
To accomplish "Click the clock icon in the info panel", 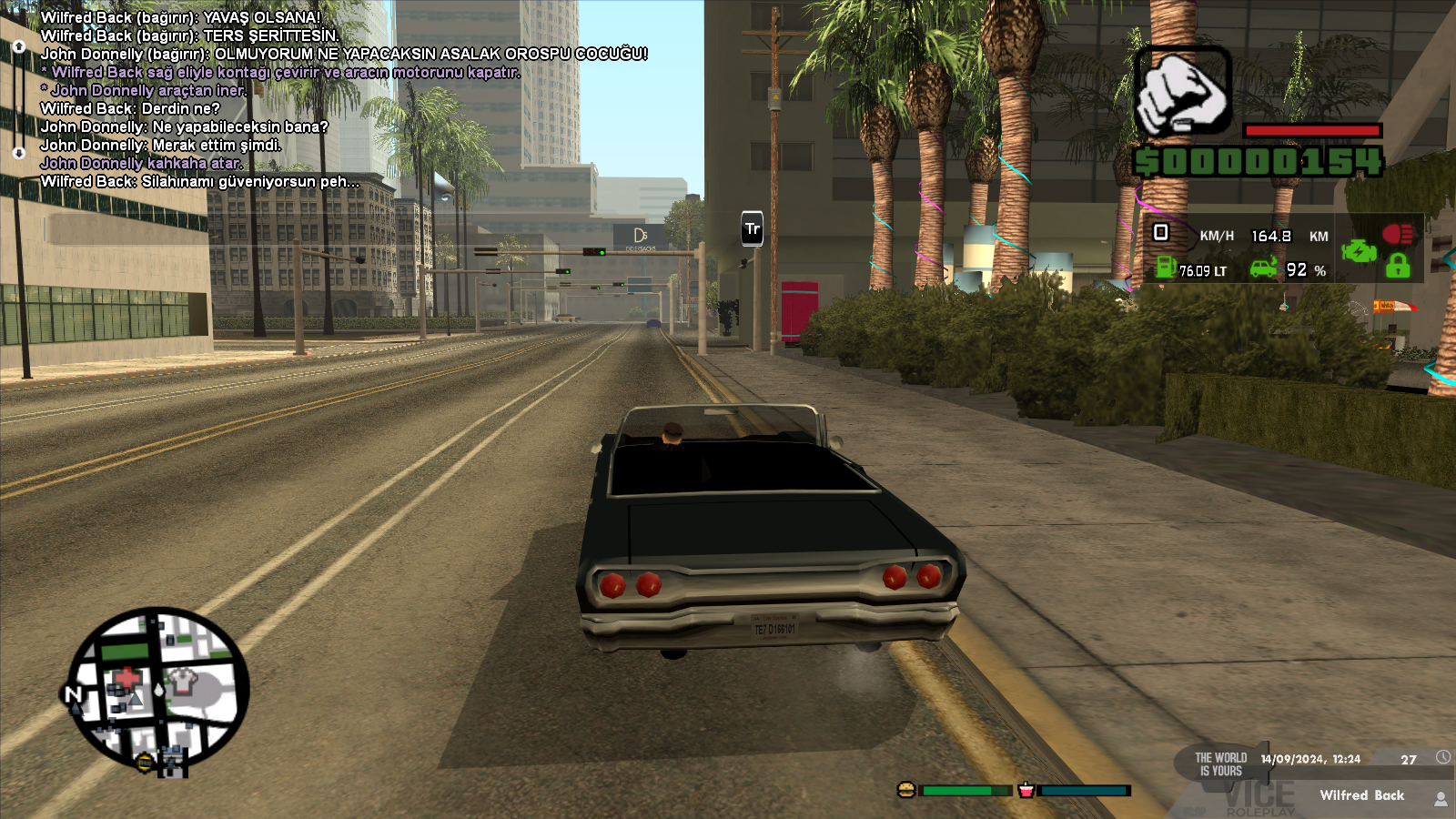I will click(x=1443, y=757).
